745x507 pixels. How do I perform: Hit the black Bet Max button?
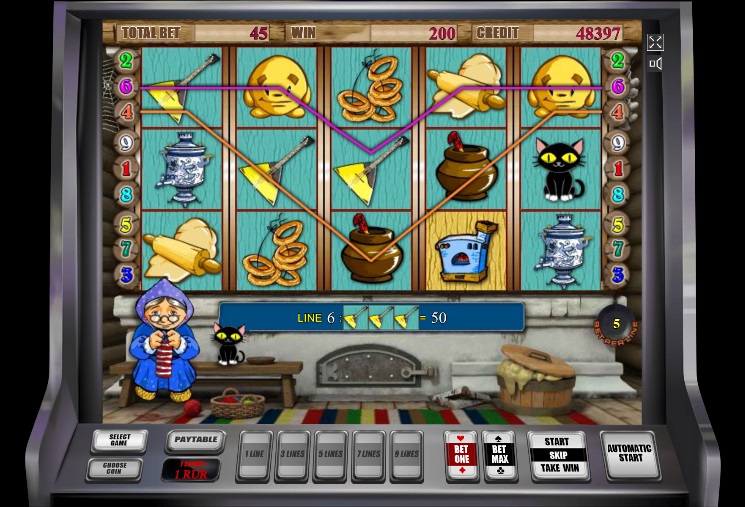pyautogui.click(x=499, y=455)
